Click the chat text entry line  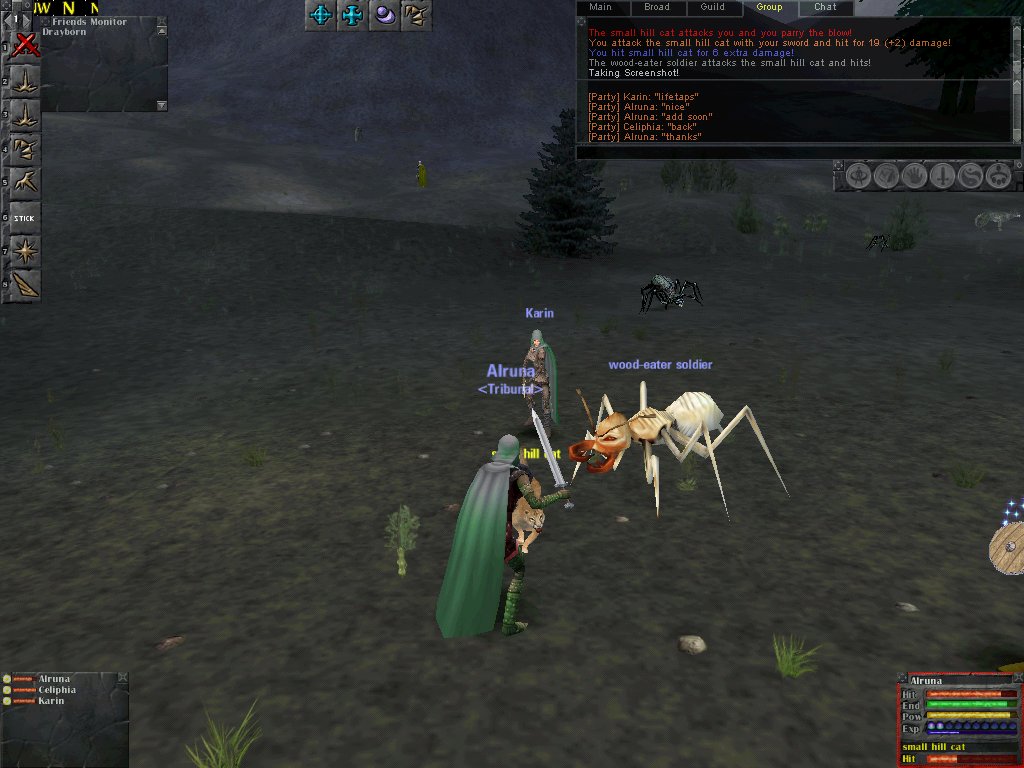coord(798,152)
